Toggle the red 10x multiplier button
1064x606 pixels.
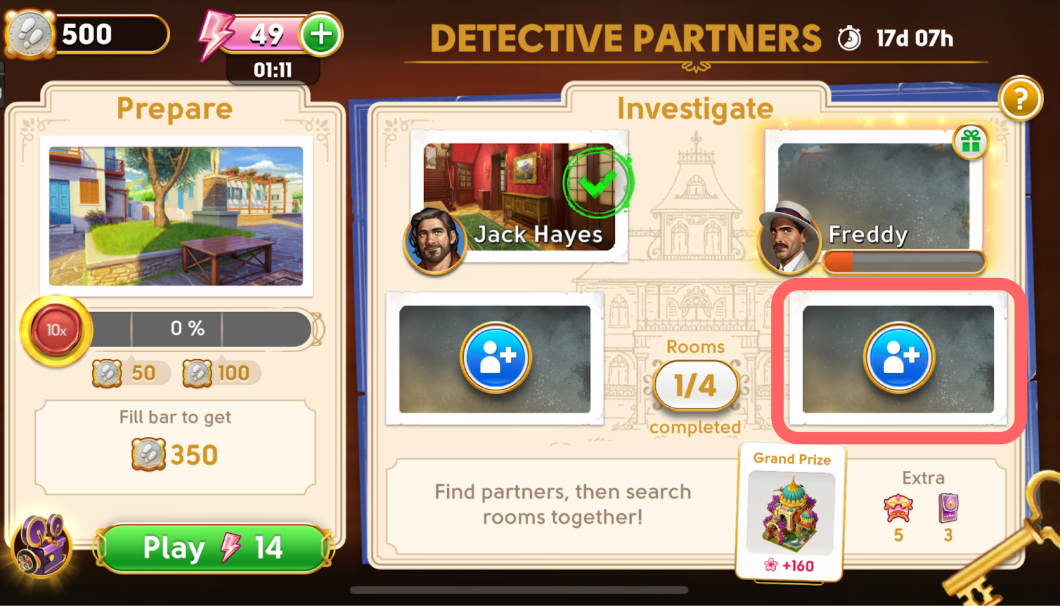(50, 328)
